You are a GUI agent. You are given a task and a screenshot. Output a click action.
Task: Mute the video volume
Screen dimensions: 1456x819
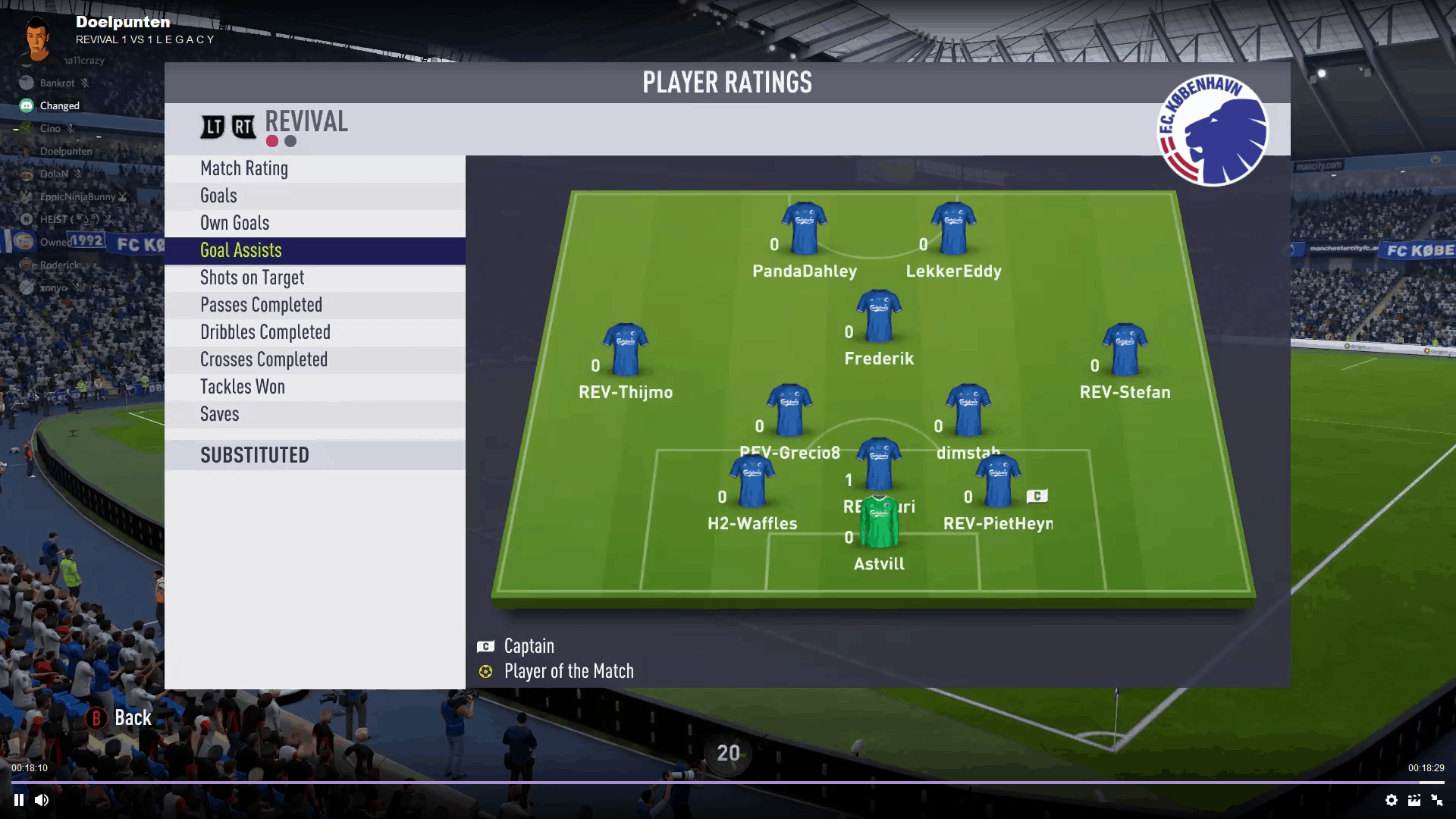42,800
